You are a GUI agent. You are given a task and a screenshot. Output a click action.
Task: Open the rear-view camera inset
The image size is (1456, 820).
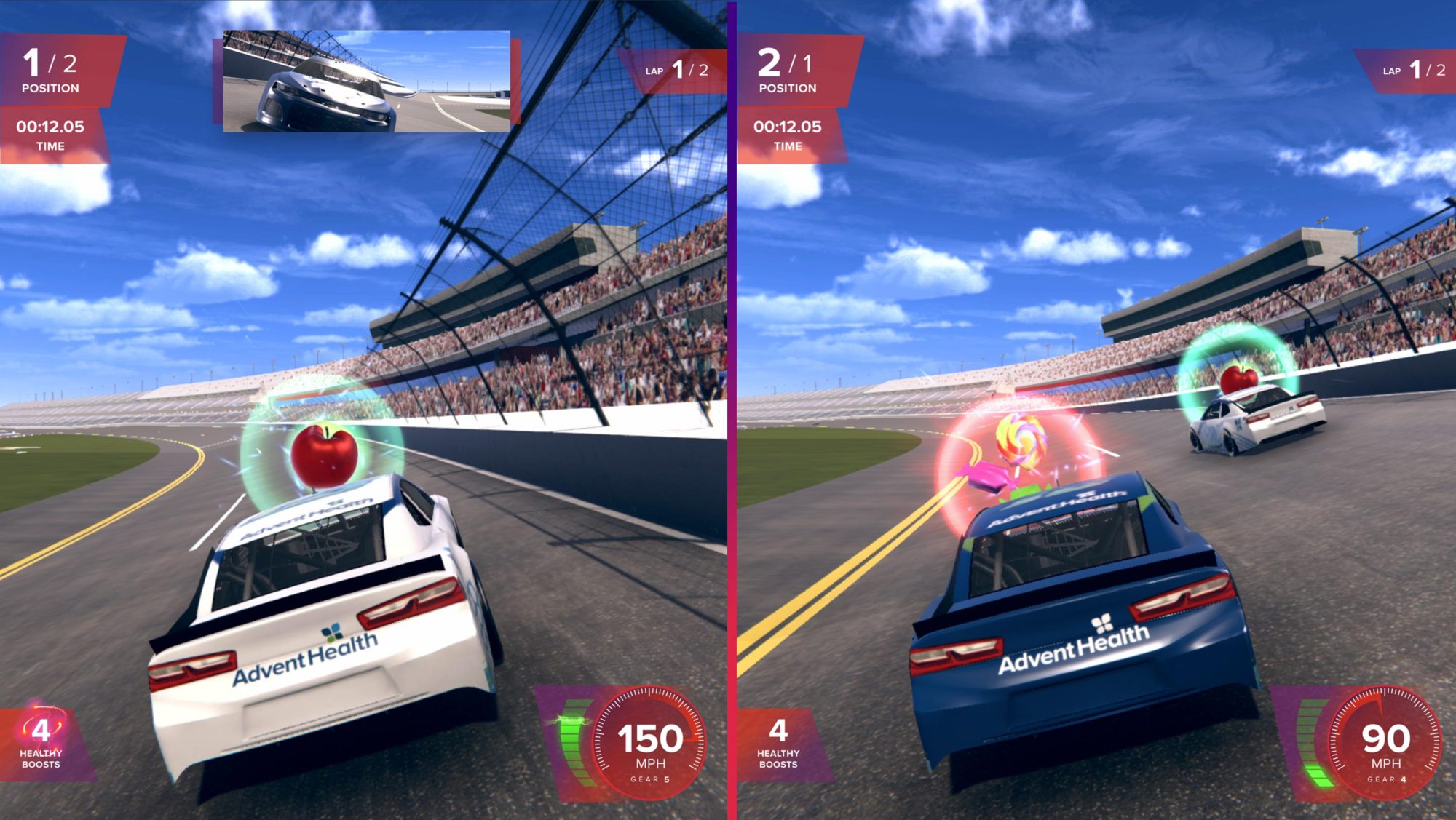[366, 81]
